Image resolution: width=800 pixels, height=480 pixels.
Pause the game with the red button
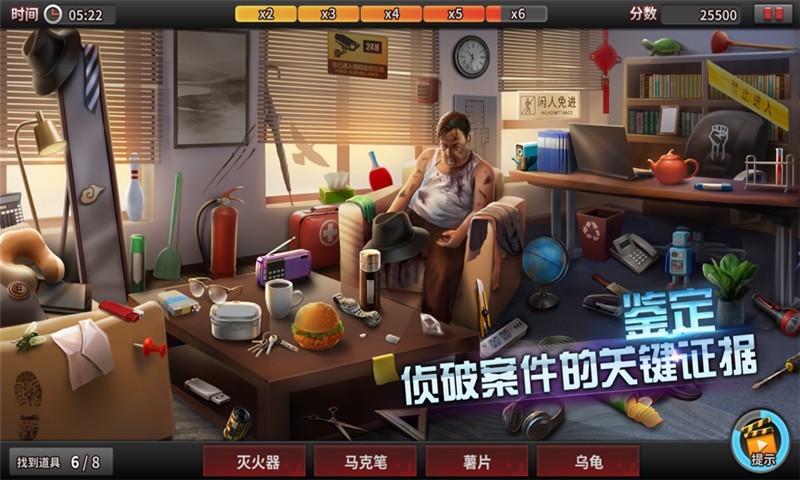(773, 14)
